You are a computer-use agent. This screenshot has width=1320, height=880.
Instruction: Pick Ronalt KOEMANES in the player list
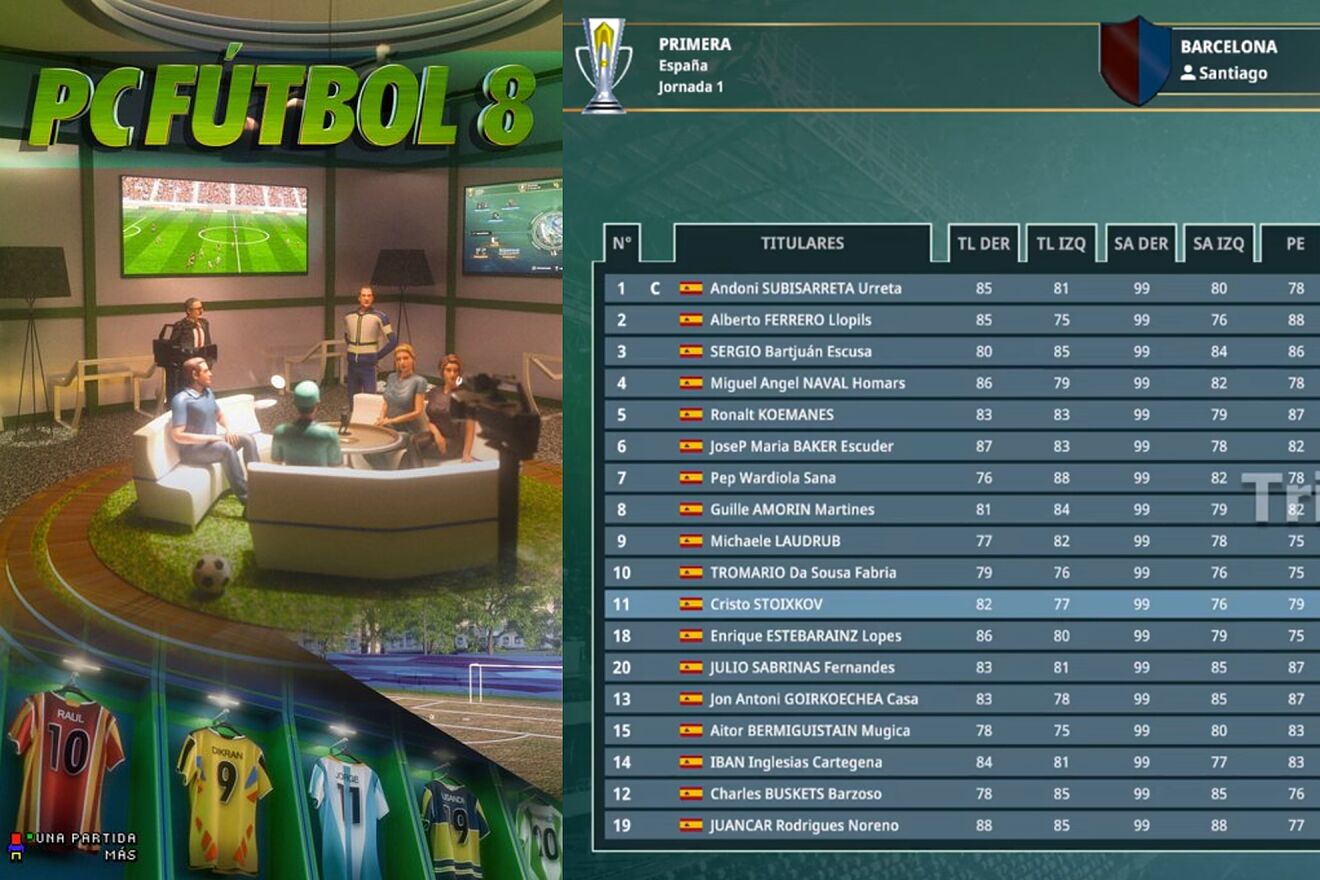click(771, 415)
